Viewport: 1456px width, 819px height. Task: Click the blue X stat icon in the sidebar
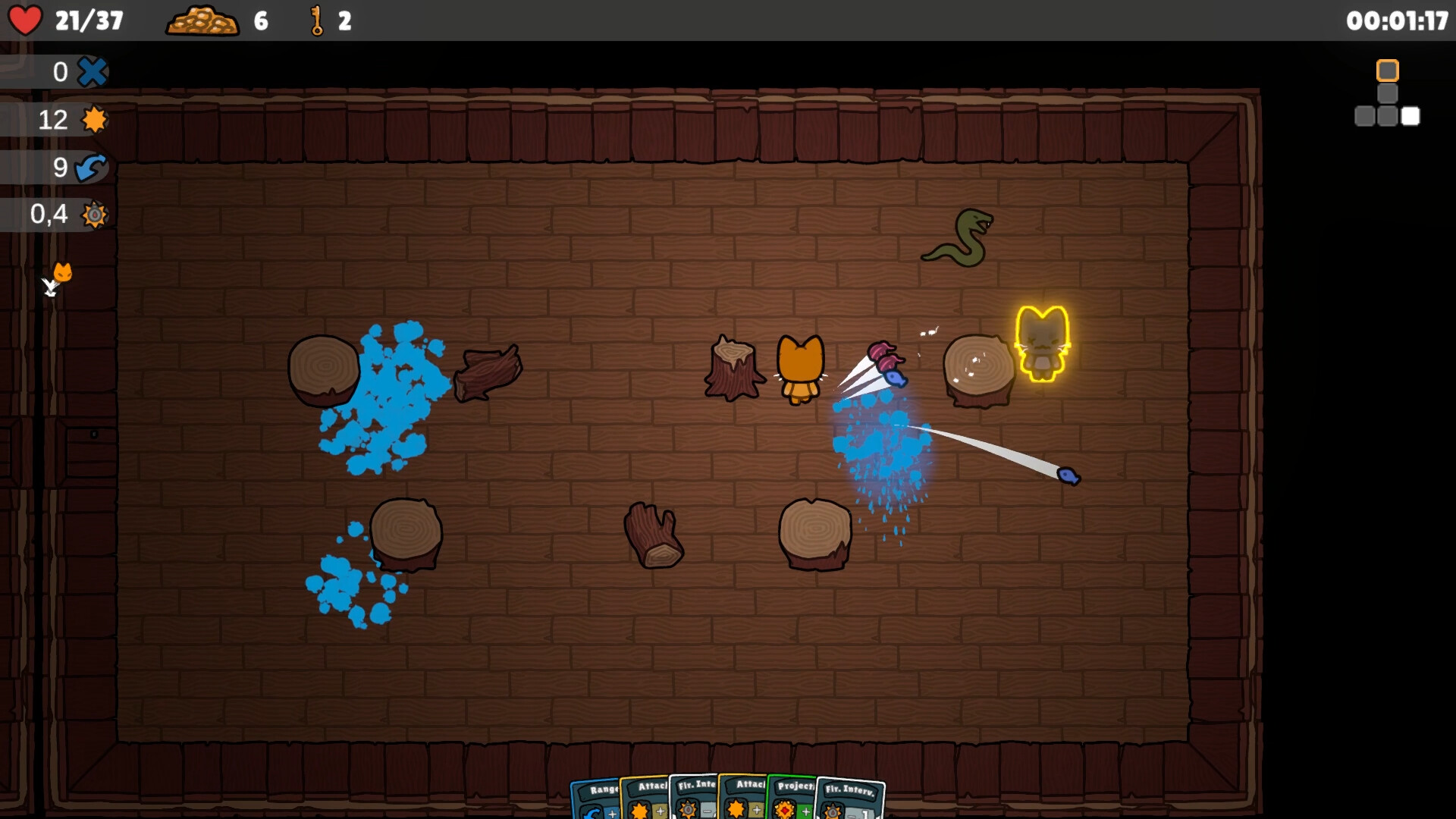click(x=93, y=72)
